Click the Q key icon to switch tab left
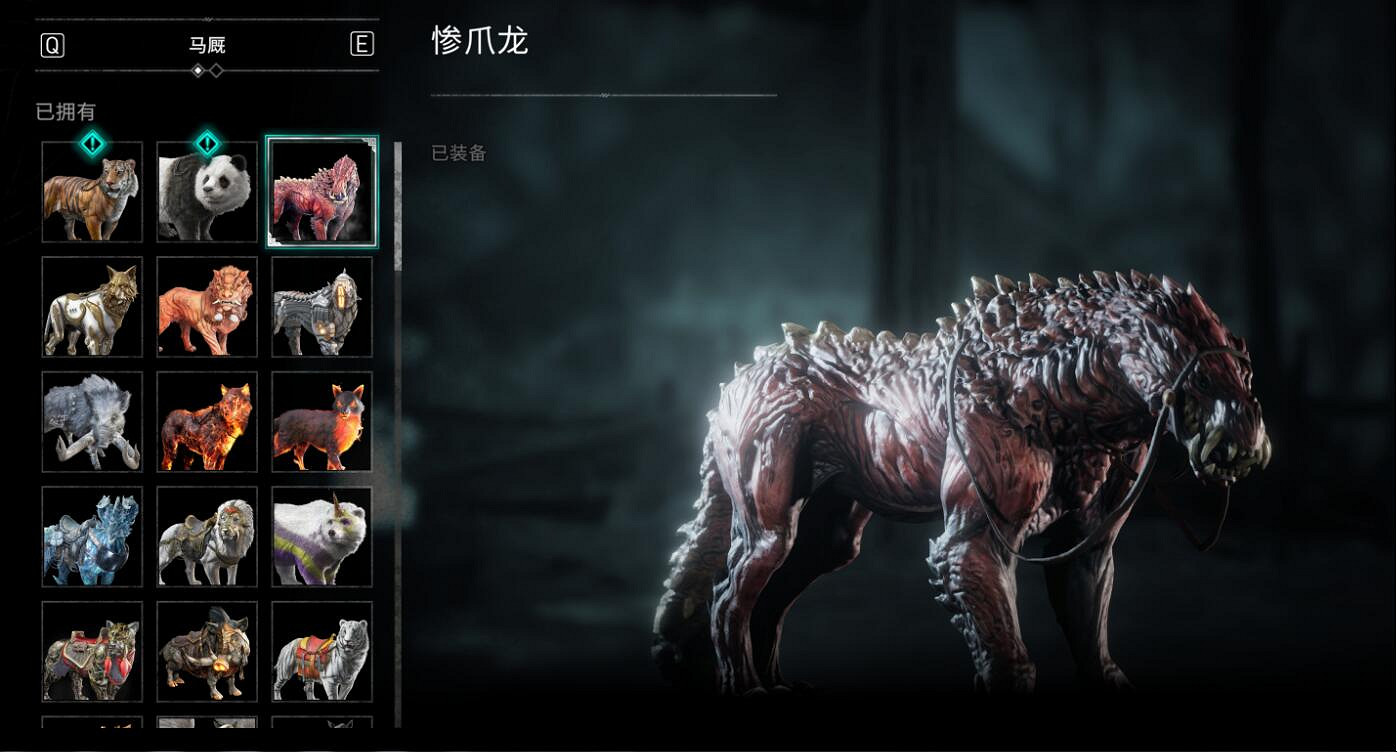This screenshot has height=752, width=1397. pos(51,45)
